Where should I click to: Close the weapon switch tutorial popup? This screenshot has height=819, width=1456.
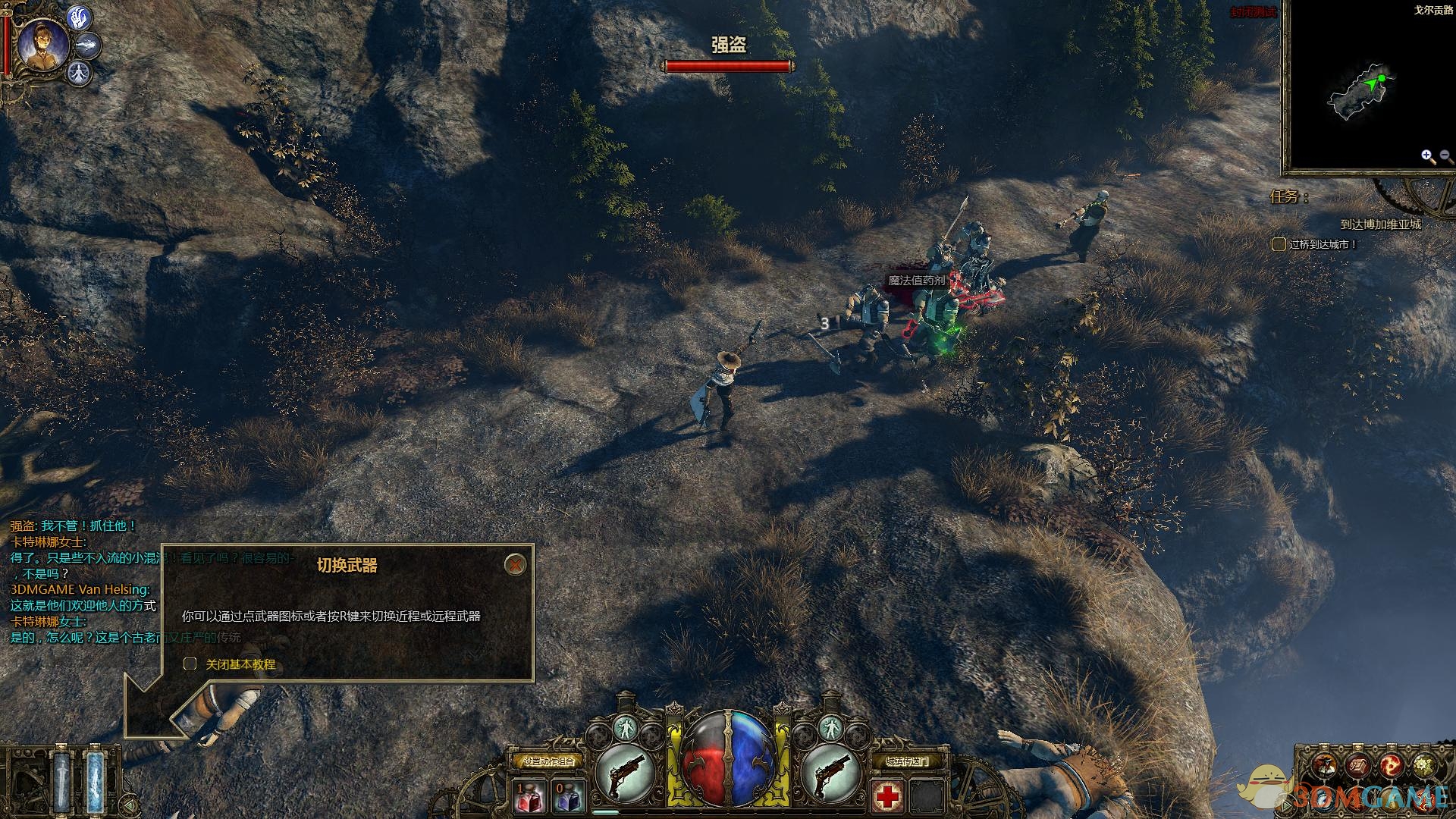(x=515, y=564)
